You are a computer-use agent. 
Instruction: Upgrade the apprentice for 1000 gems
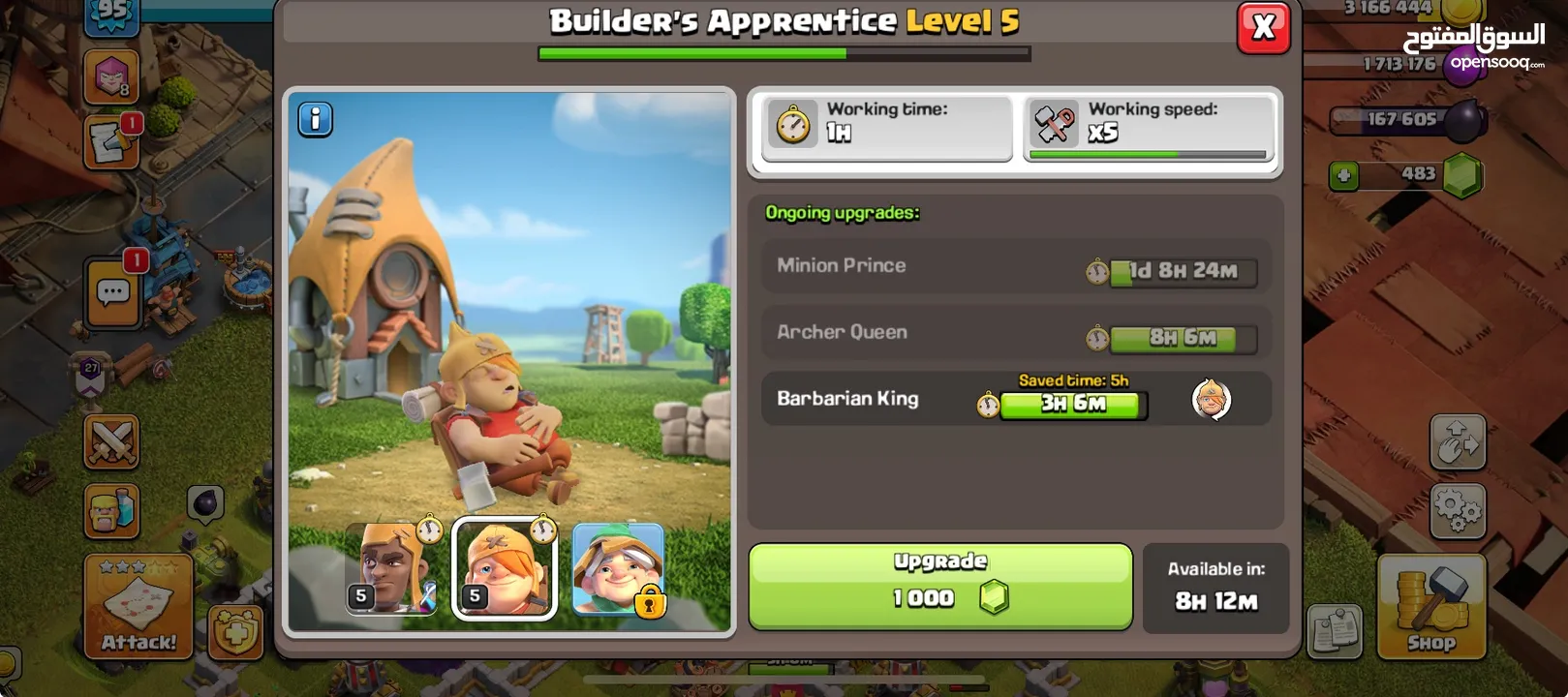pyautogui.click(x=939, y=587)
